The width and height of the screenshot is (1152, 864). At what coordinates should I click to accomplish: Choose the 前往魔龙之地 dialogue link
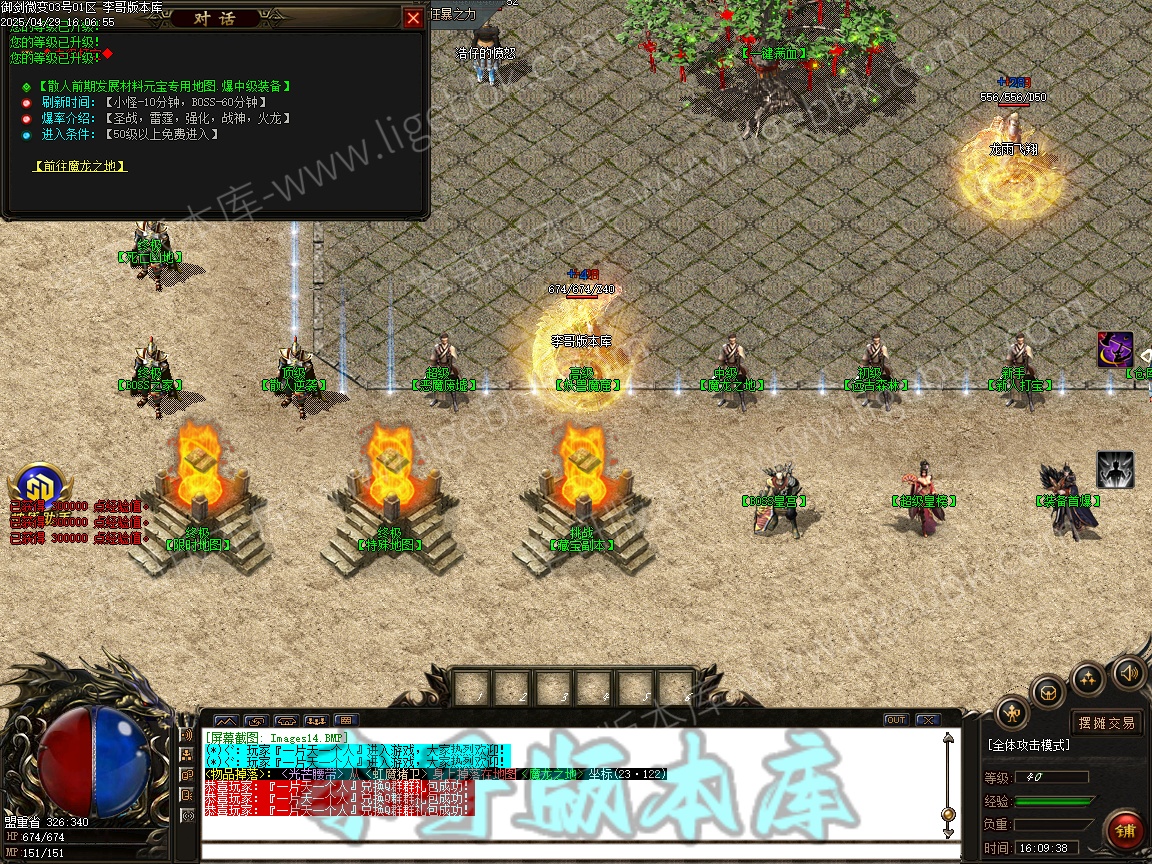point(80,166)
